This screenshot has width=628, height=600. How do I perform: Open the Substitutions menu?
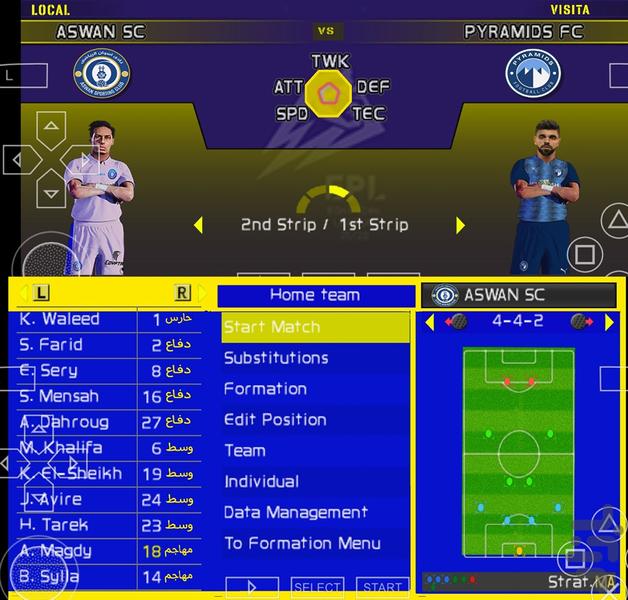(315, 358)
